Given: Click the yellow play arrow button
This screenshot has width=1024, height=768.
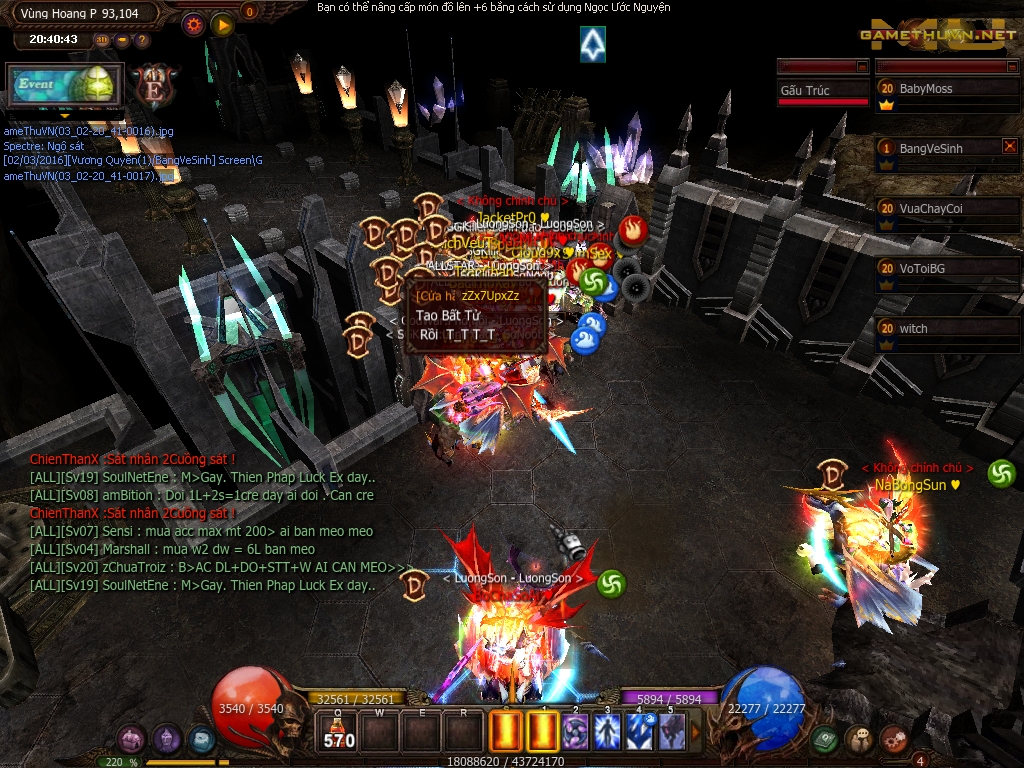Looking at the screenshot, I should pos(221,24).
